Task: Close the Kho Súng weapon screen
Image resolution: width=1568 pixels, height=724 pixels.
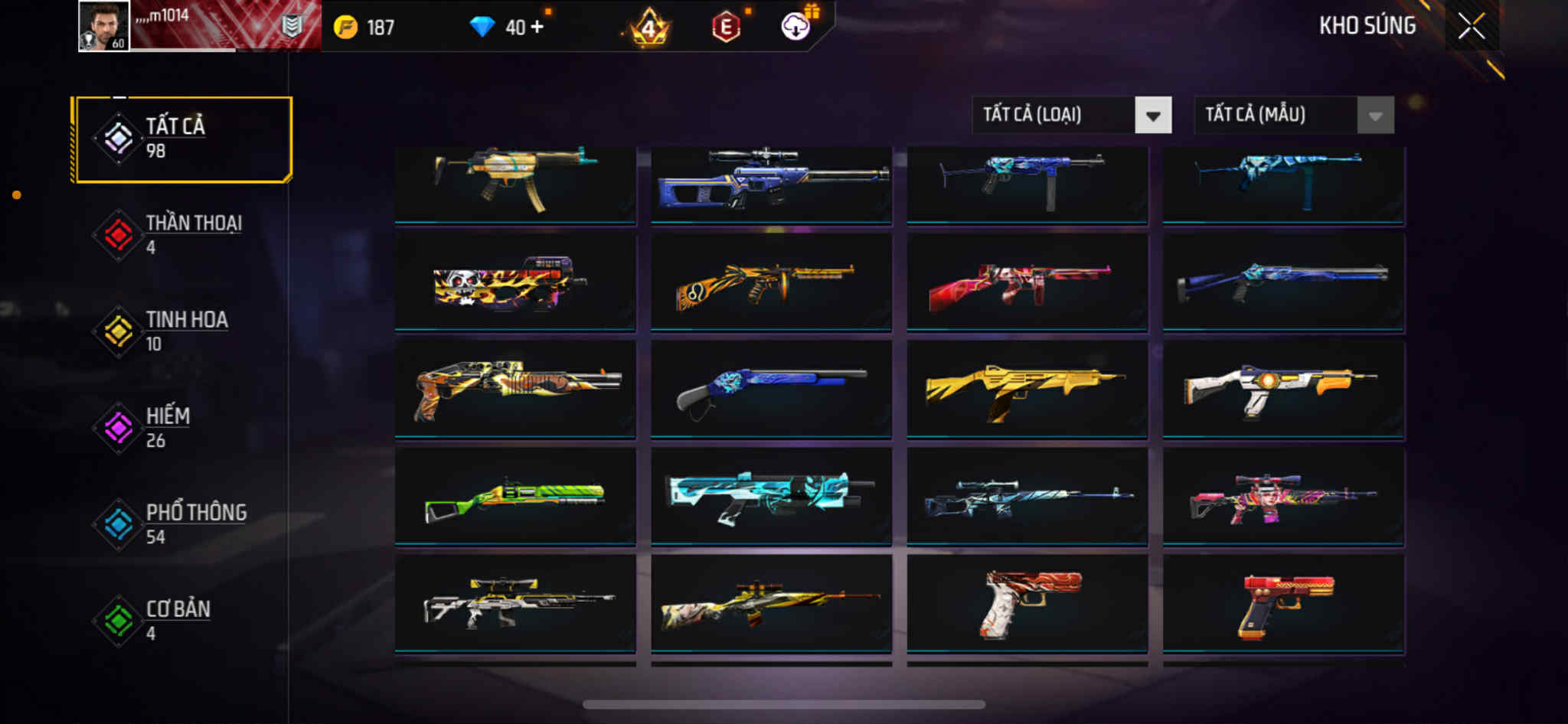Action: pos(1471,27)
